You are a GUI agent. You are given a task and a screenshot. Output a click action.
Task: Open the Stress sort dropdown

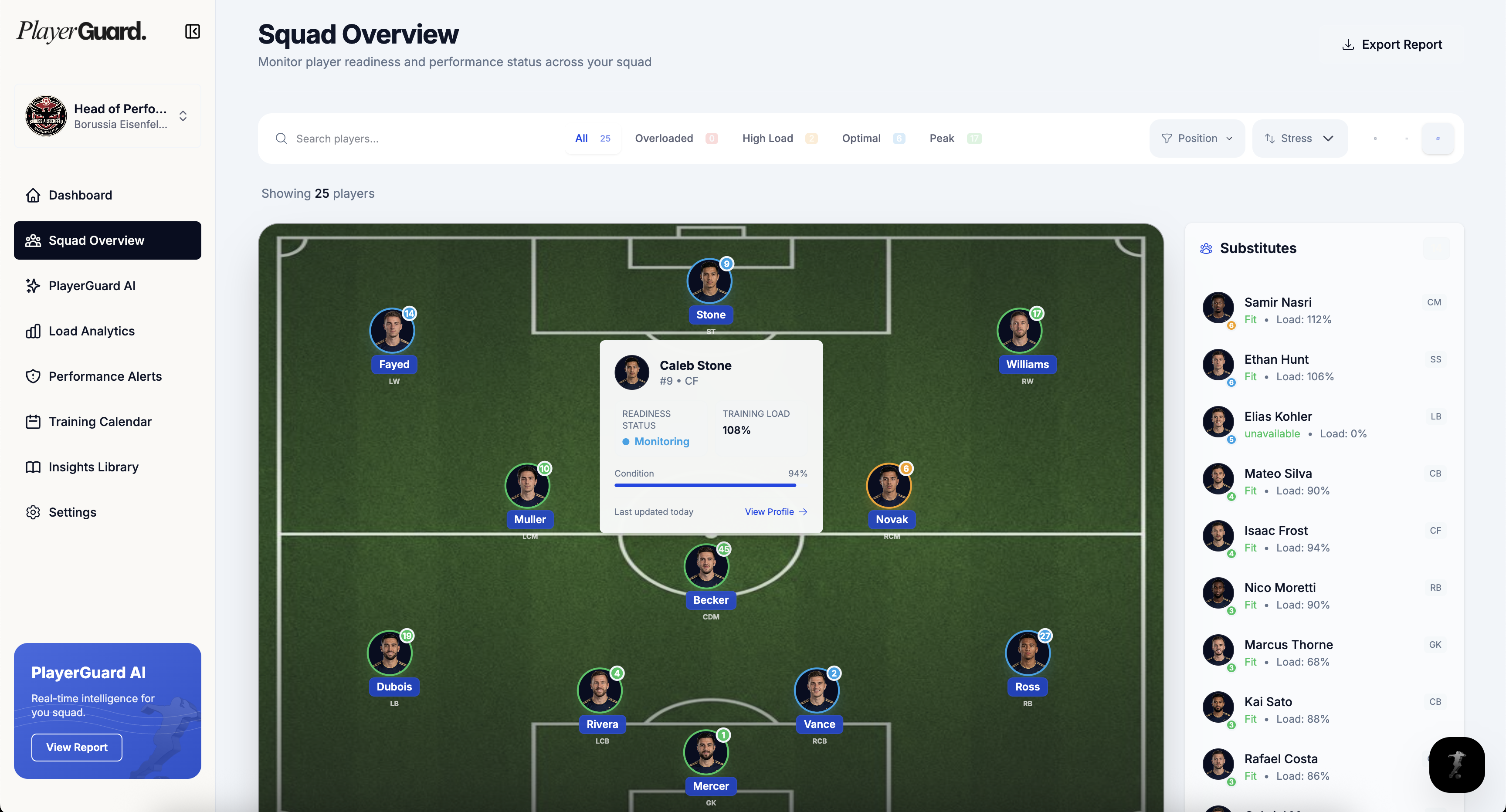tap(1299, 138)
